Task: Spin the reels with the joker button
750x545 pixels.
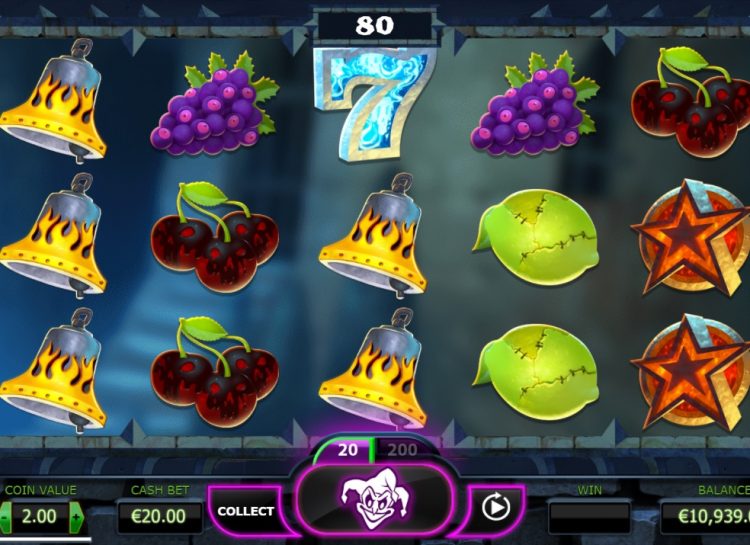Action: click(x=372, y=496)
